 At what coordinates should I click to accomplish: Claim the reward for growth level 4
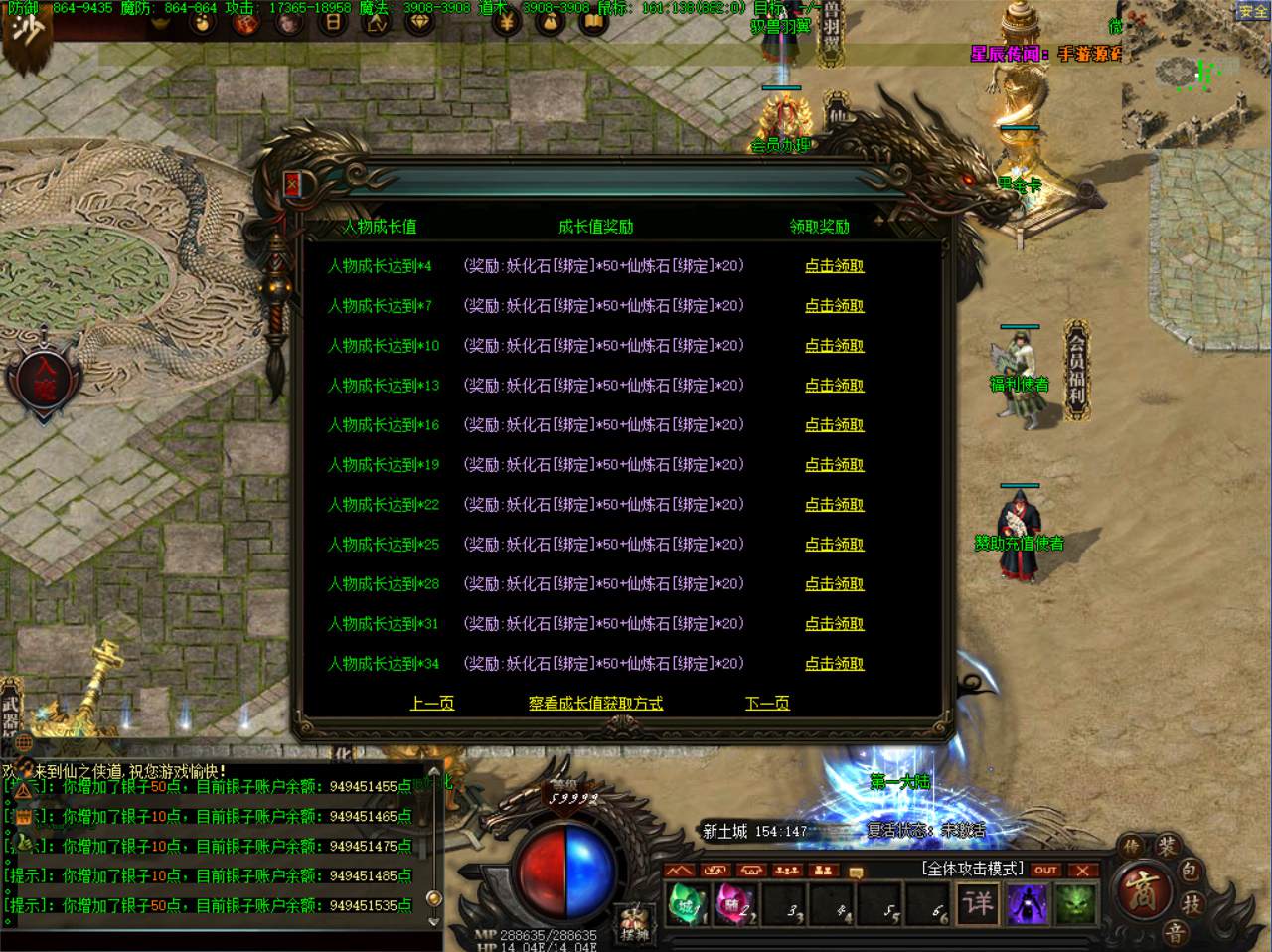834,266
